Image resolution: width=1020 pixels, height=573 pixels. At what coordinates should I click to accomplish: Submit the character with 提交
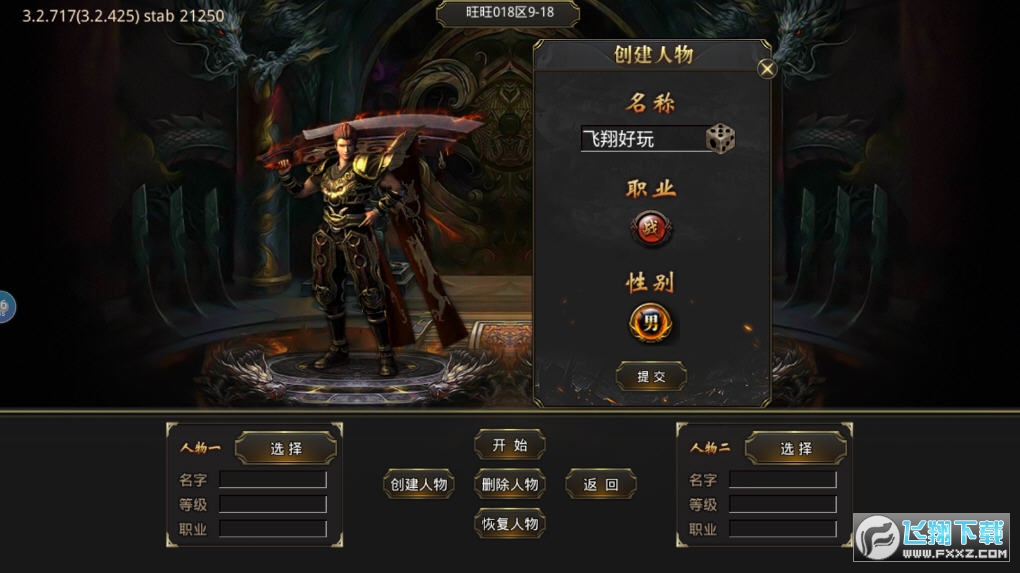651,376
